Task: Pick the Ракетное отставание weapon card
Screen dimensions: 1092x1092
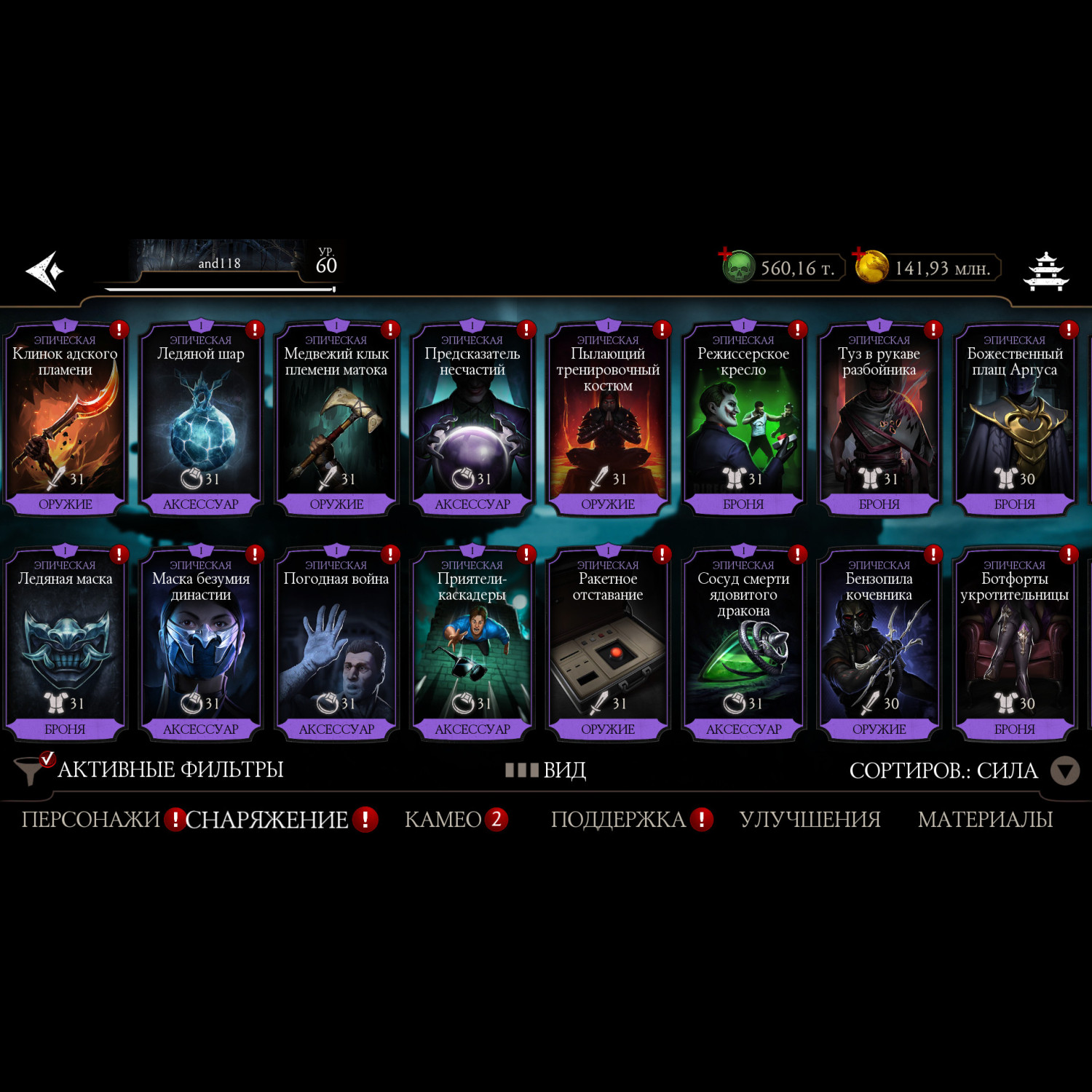Action: click(x=608, y=645)
